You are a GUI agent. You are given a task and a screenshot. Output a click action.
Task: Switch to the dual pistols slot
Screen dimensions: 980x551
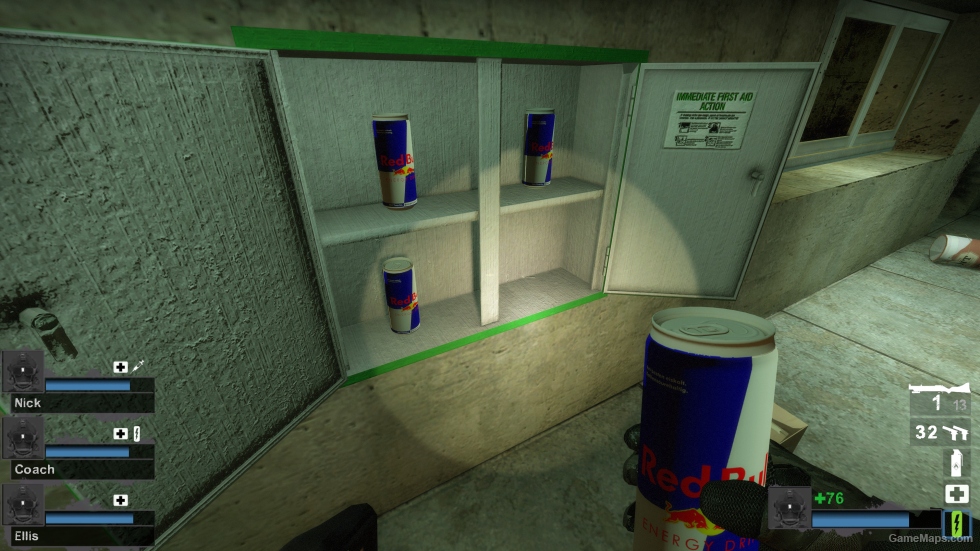939,432
